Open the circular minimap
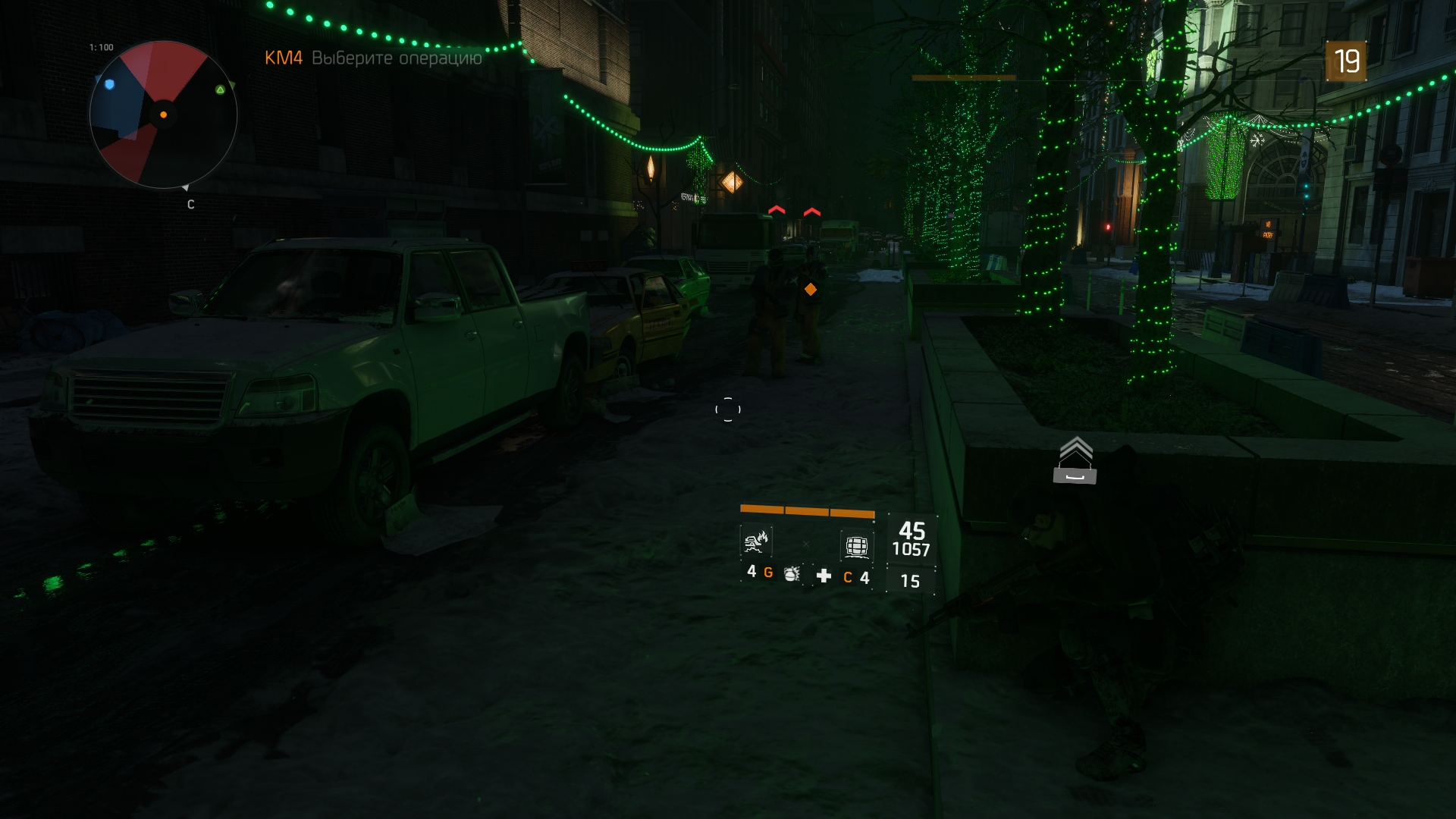The height and width of the screenshot is (819, 1456). pyautogui.click(x=163, y=115)
